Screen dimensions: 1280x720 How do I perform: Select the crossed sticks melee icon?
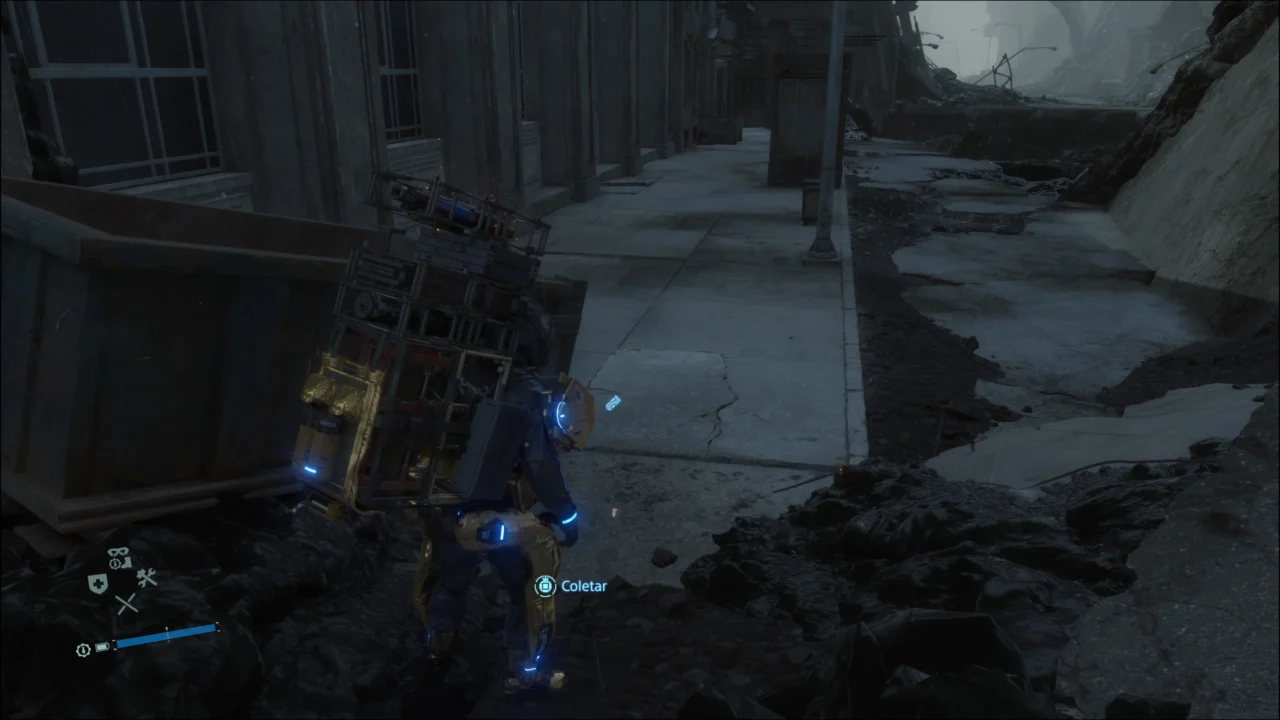(125, 603)
